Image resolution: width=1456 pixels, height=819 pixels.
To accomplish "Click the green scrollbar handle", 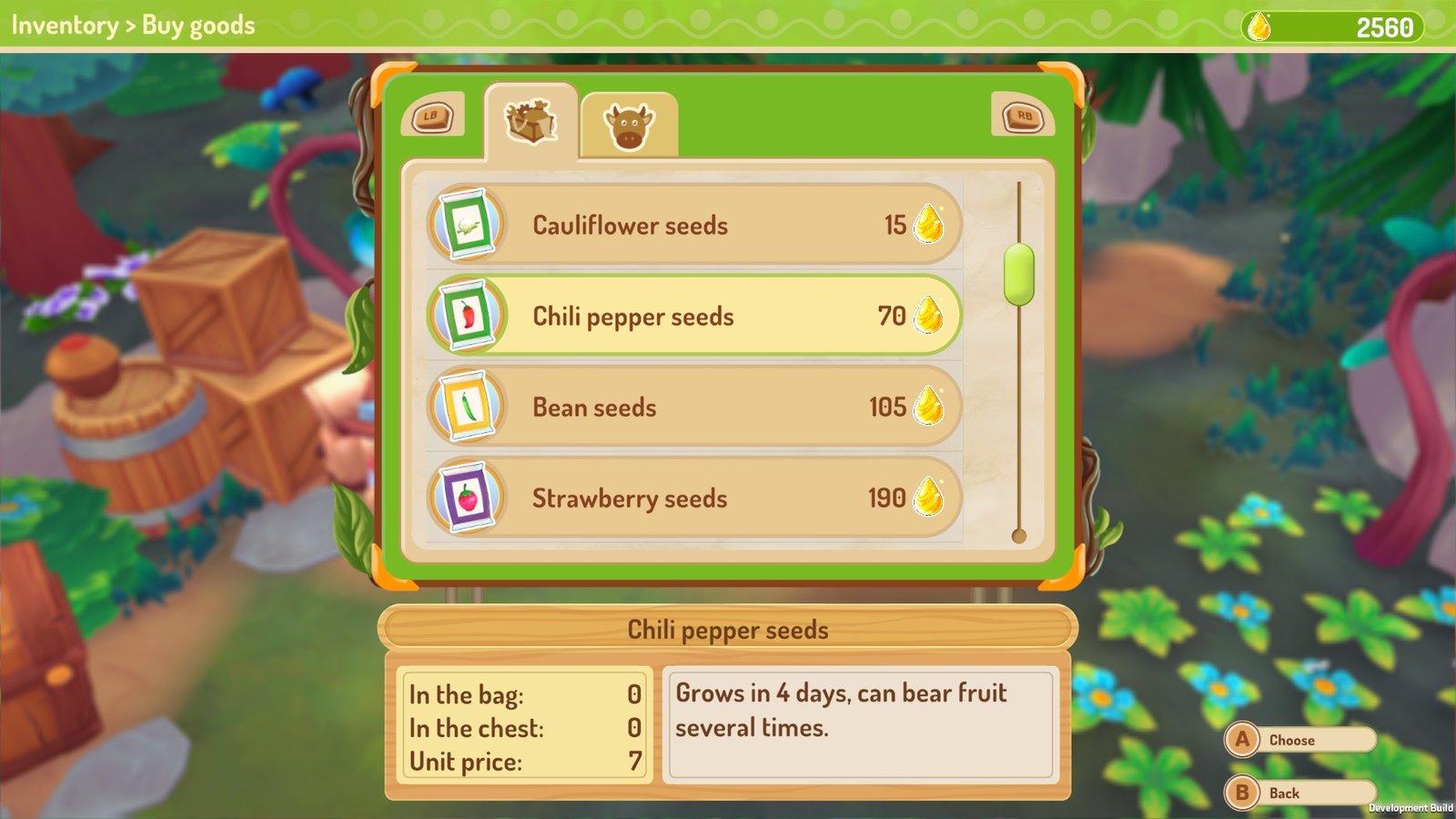I will [x=1019, y=274].
